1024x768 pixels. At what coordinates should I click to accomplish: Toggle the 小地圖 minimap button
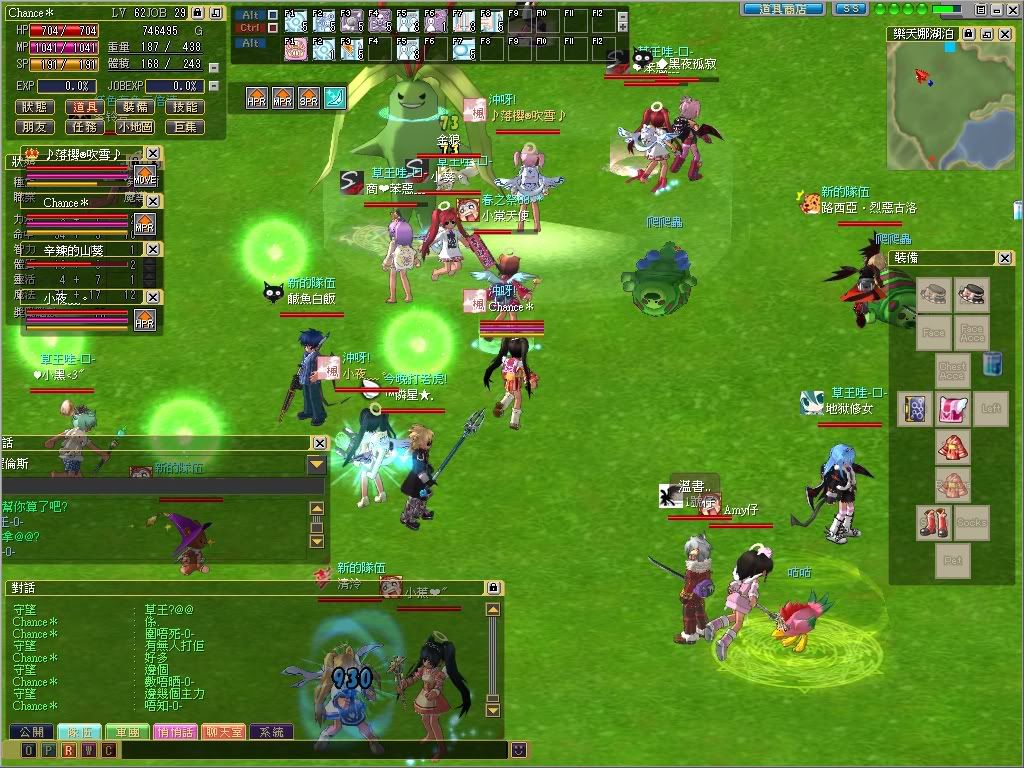(x=135, y=127)
